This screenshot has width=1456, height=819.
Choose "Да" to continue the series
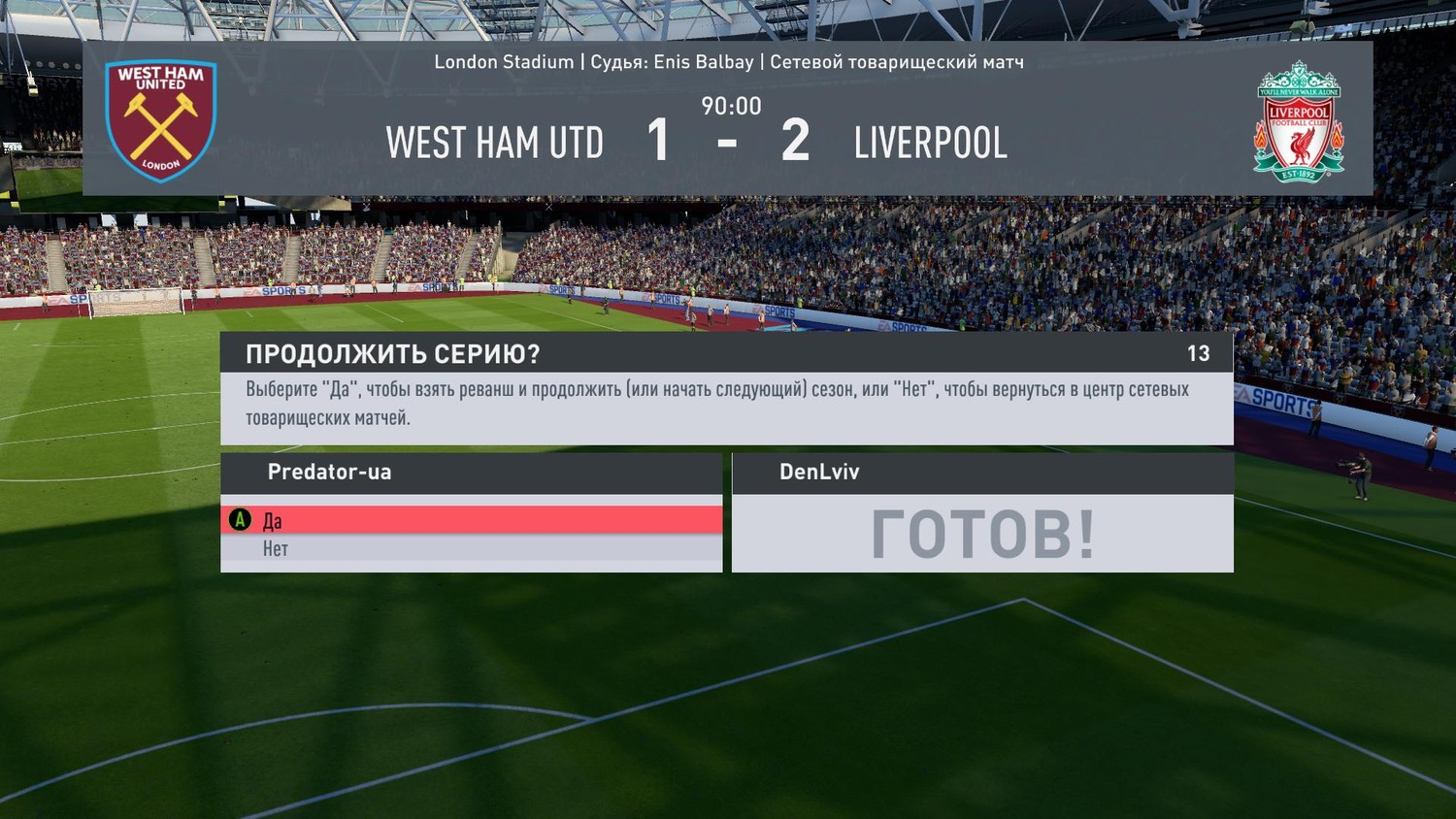(470, 520)
